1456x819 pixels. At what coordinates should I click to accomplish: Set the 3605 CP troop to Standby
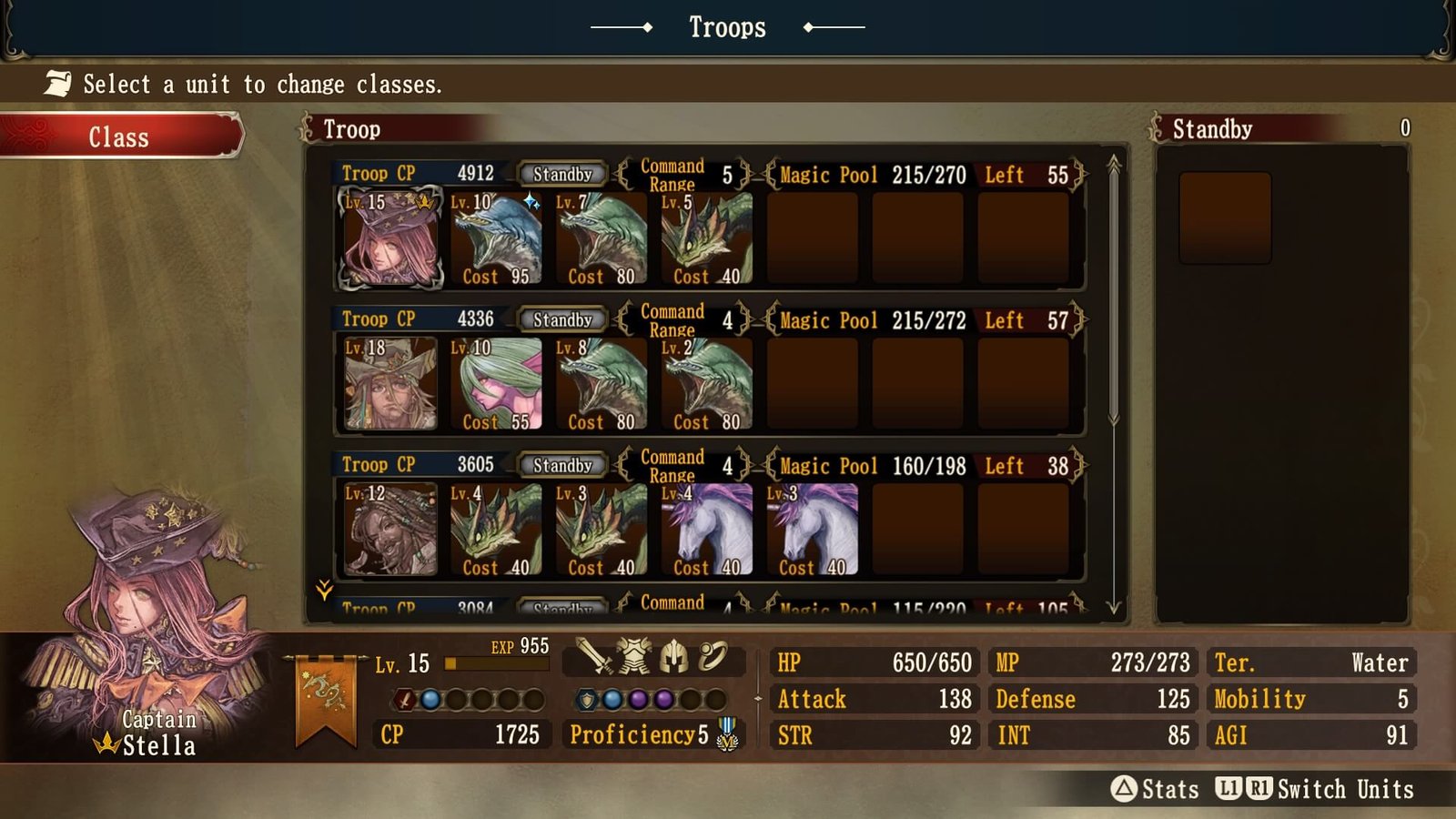click(562, 465)
